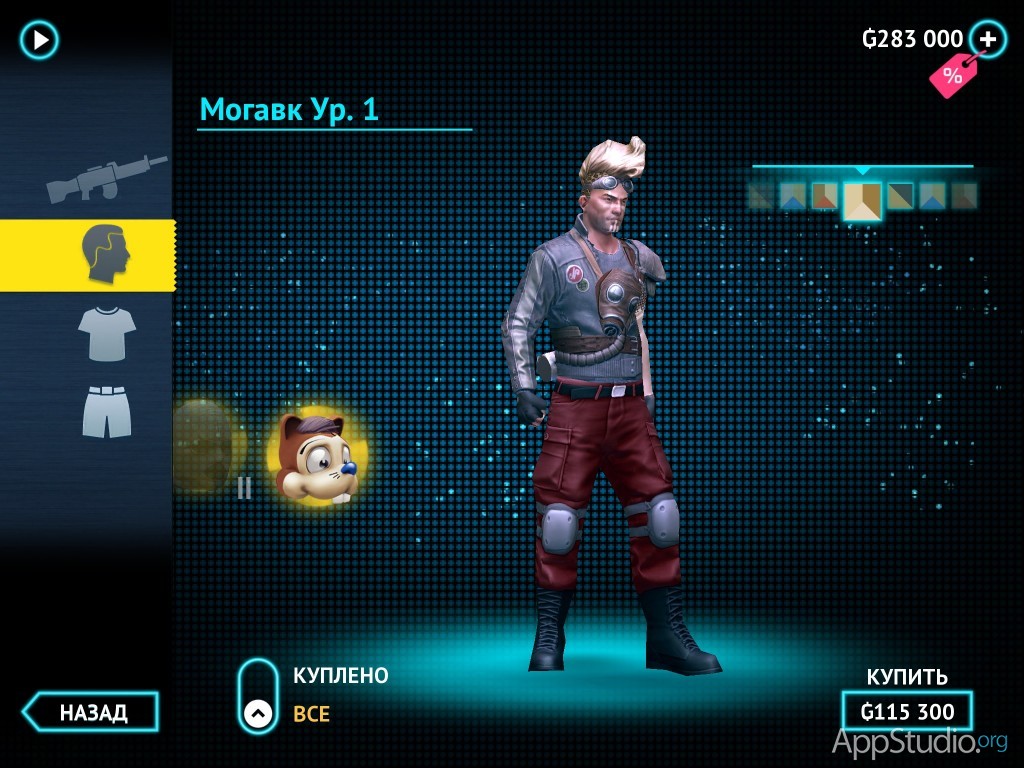This screenshot has width=1024, height=768.
Task: Open the weapons category tab
Action: pos(106,177)
